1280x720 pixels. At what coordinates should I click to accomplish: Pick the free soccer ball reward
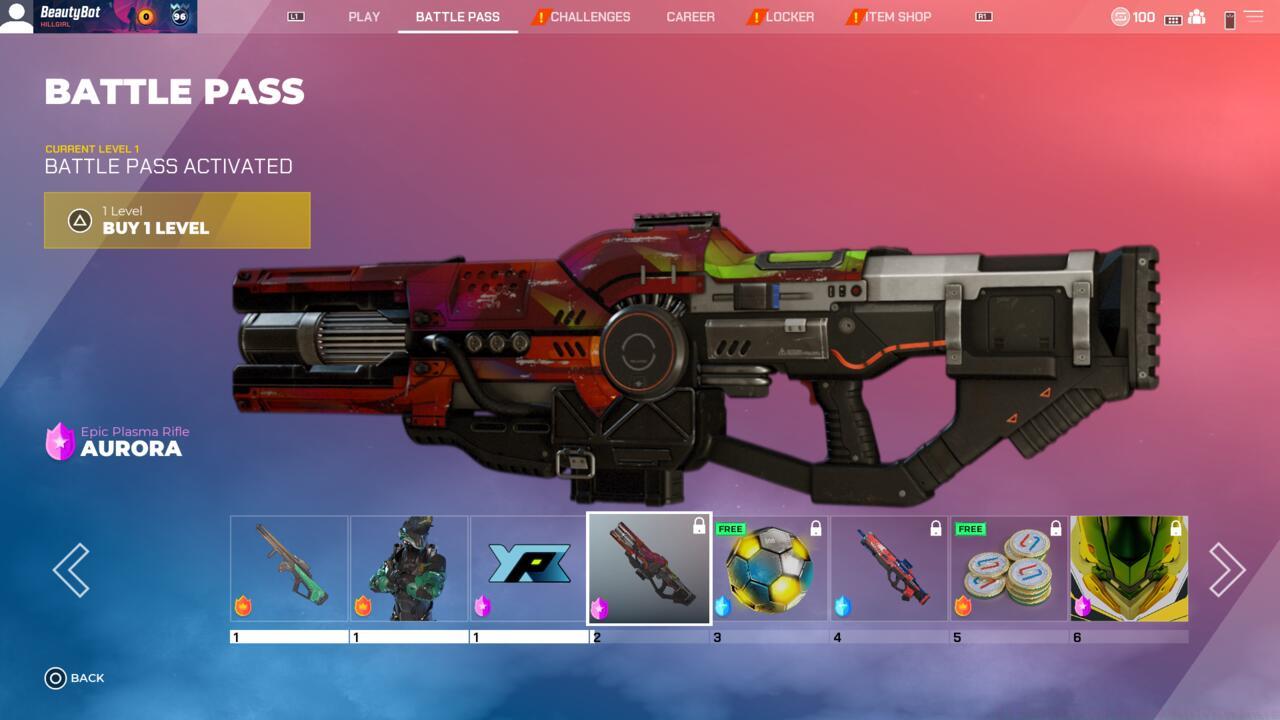[769, 568]
